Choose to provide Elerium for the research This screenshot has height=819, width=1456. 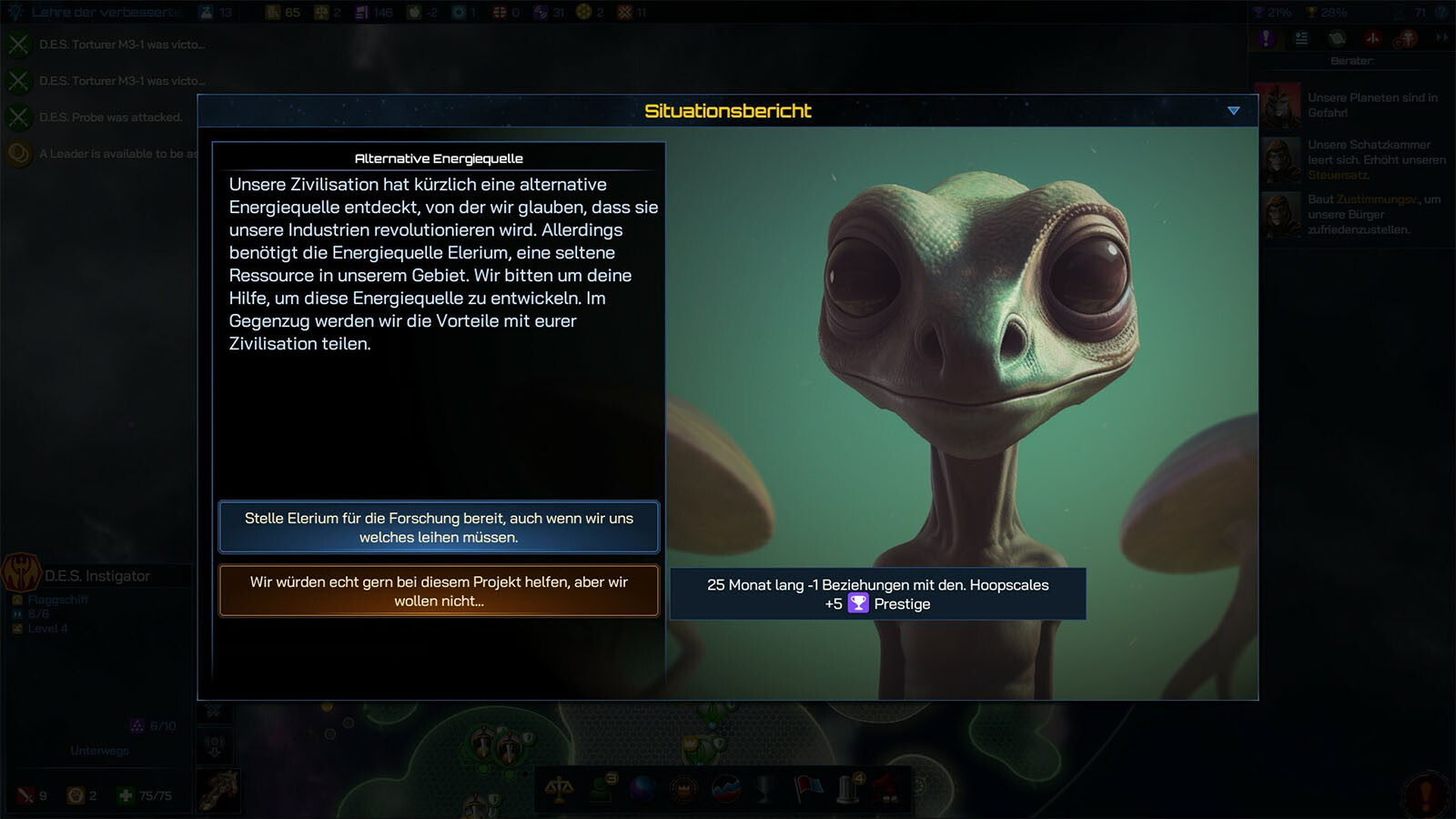coord(439,527)
